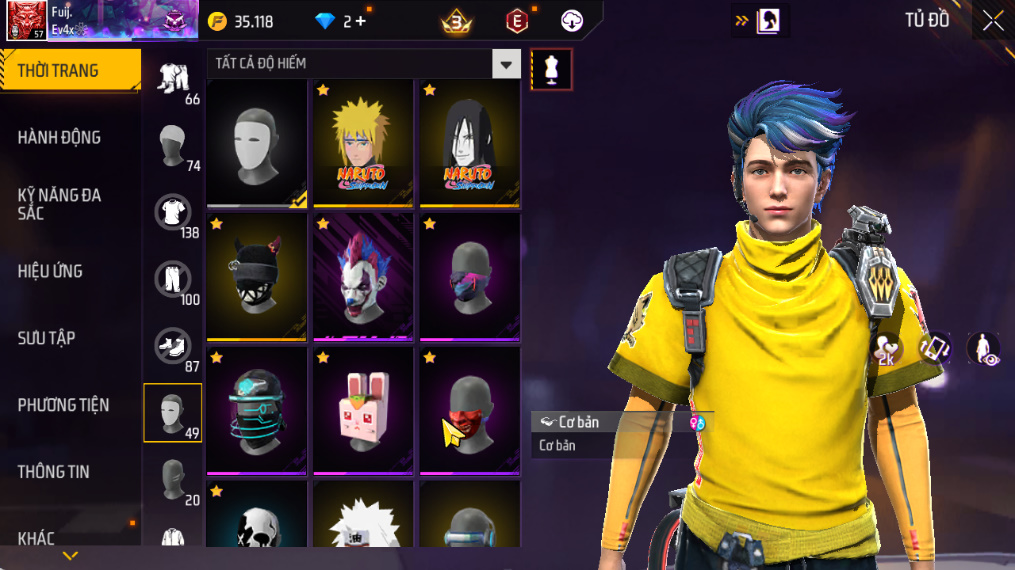The image size is (1015, 570).
Task: Pick the pink bunny block head
Action: click(363, 410)
